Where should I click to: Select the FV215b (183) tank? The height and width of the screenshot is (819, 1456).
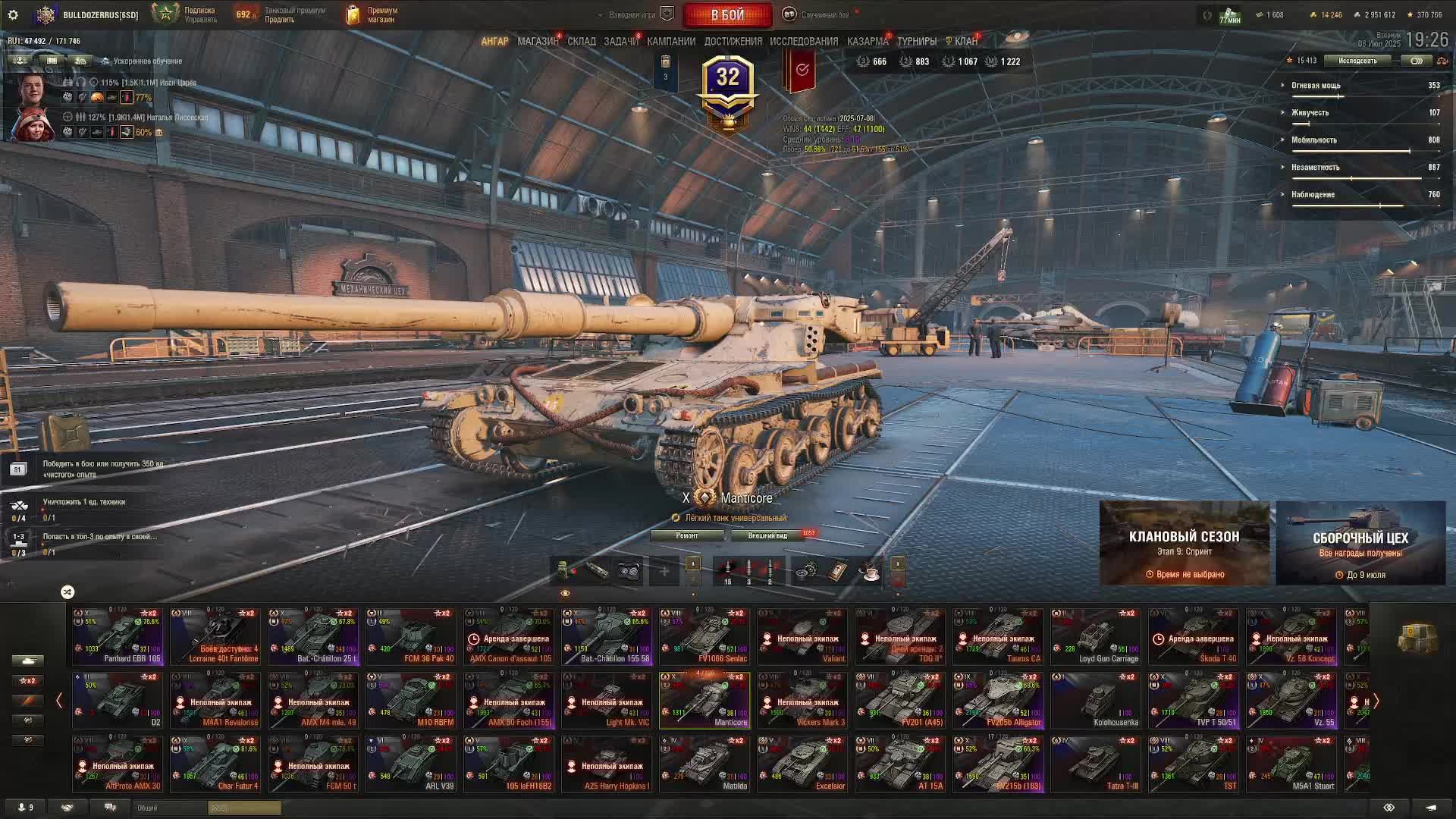pyautogui.click(x=998, y=764)
